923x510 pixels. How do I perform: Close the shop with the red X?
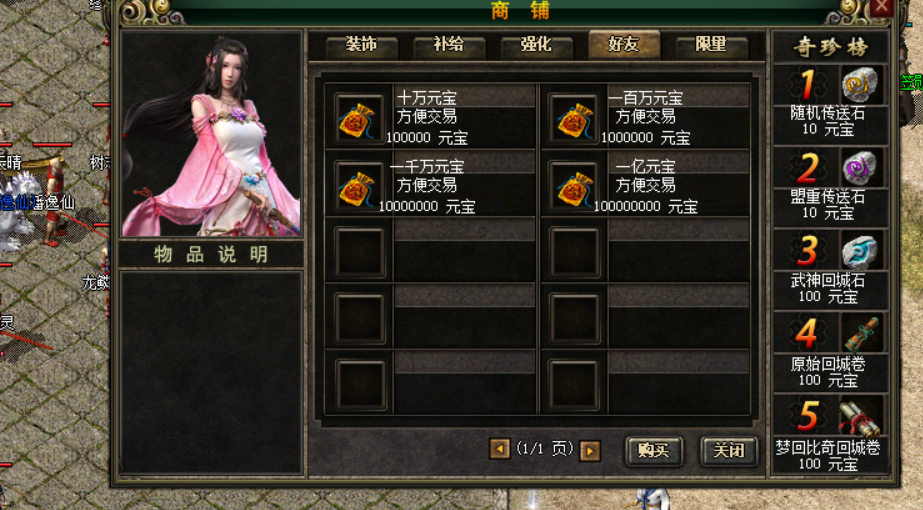click(880, 8)
